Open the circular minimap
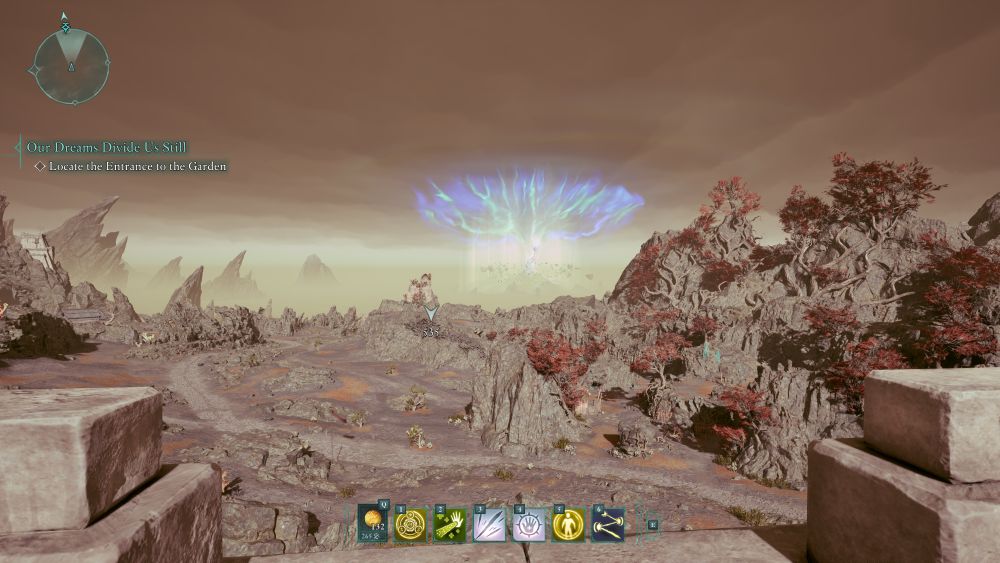This screenshot has width=1000, height=563. tap(71, 66)
